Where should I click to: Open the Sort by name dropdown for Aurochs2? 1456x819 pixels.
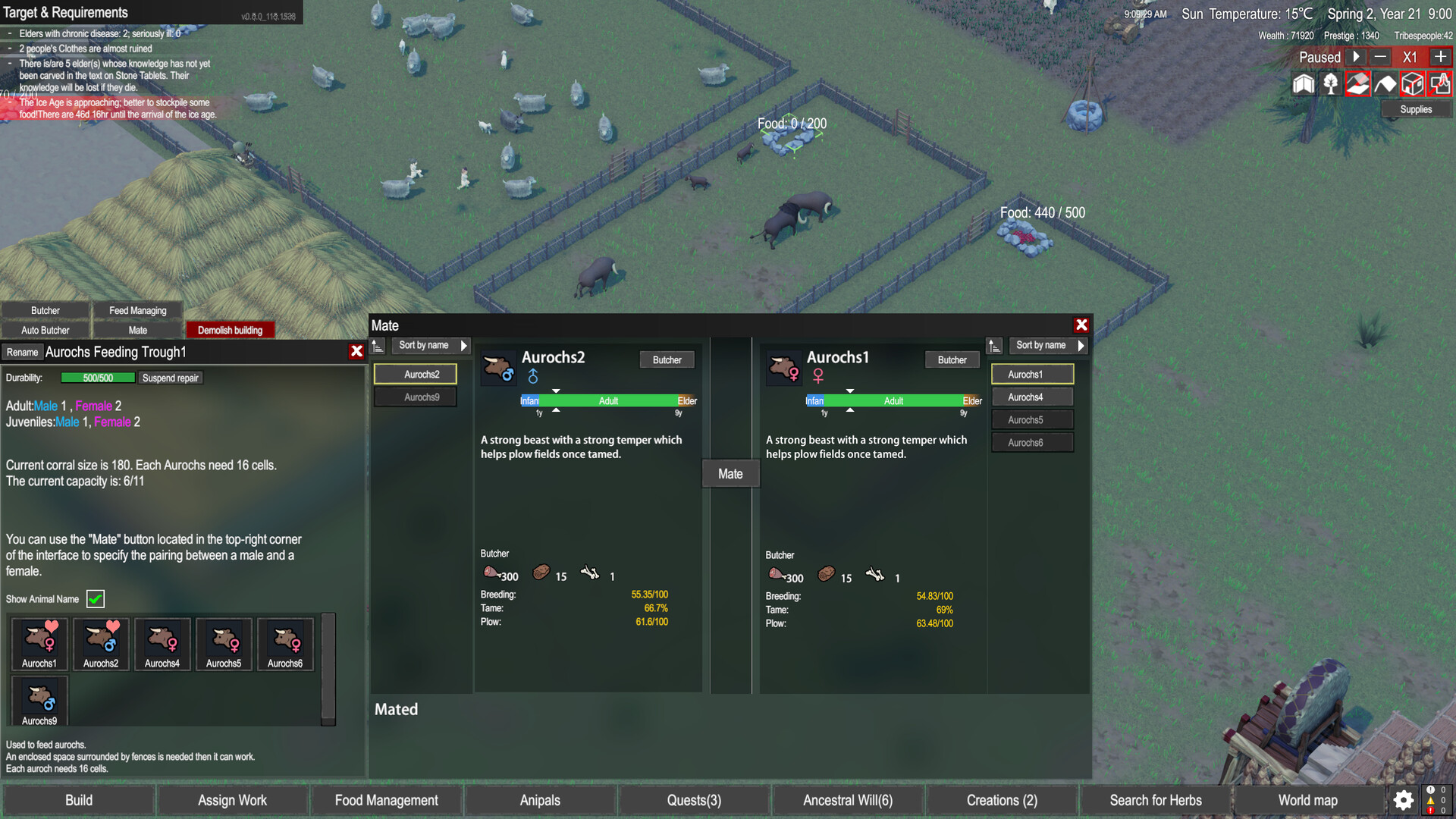tap(429, 345)
